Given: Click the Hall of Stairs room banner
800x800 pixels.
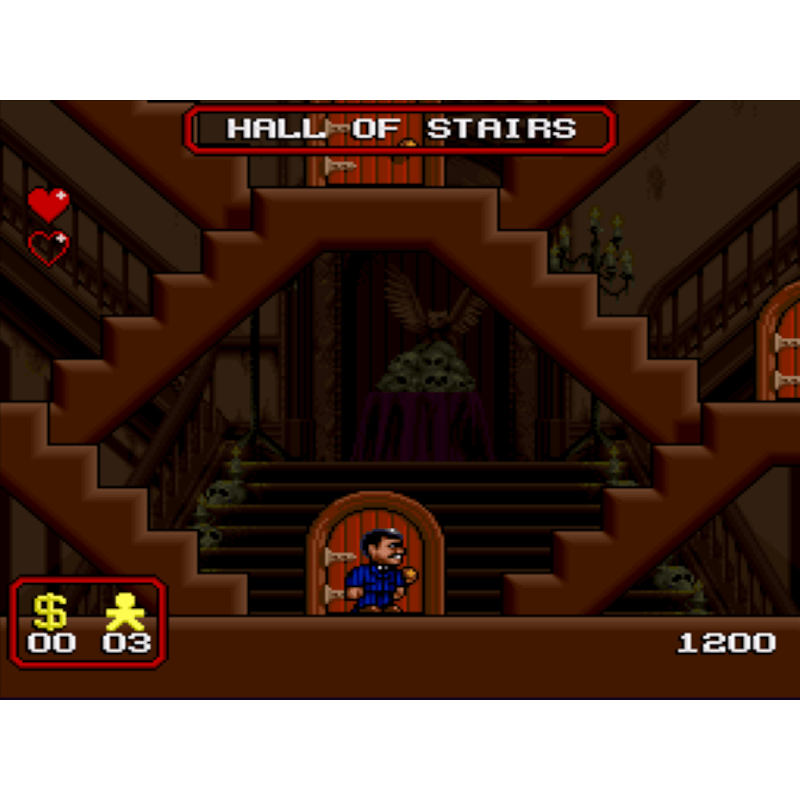Looking at the screenshot, I should click(x=400, y=129).
